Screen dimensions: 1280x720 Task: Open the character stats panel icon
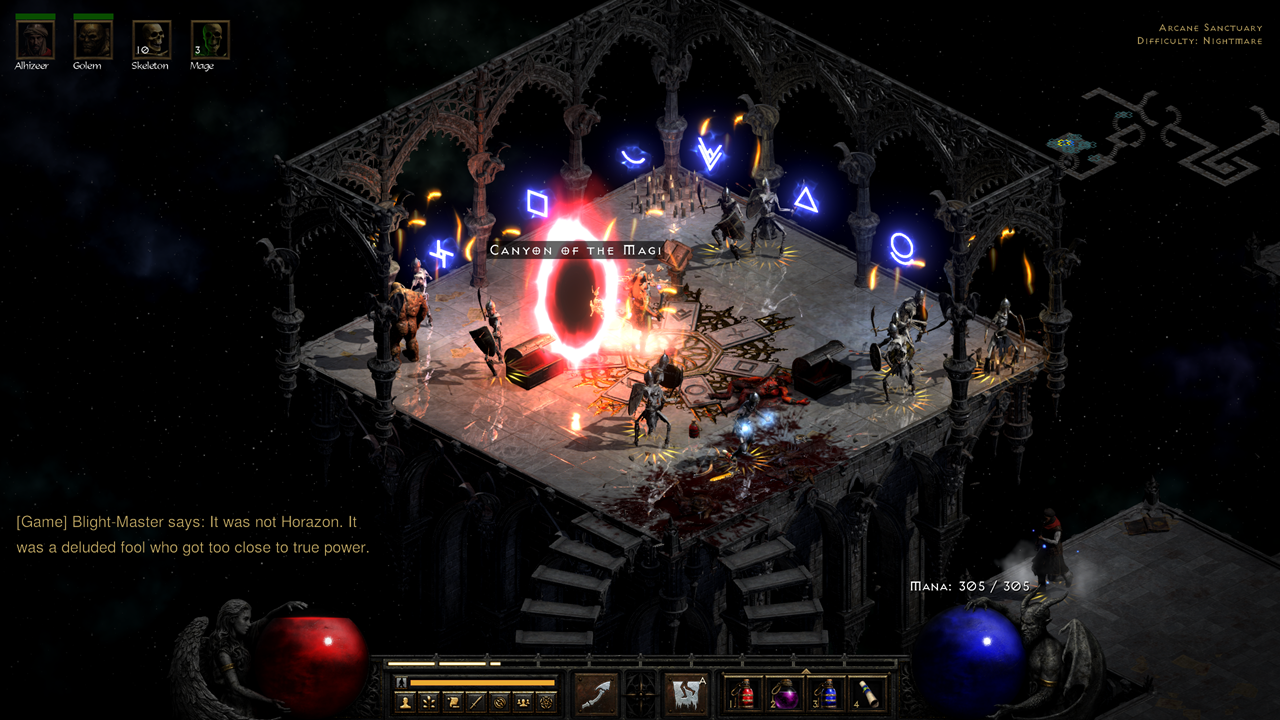point(403,702)
